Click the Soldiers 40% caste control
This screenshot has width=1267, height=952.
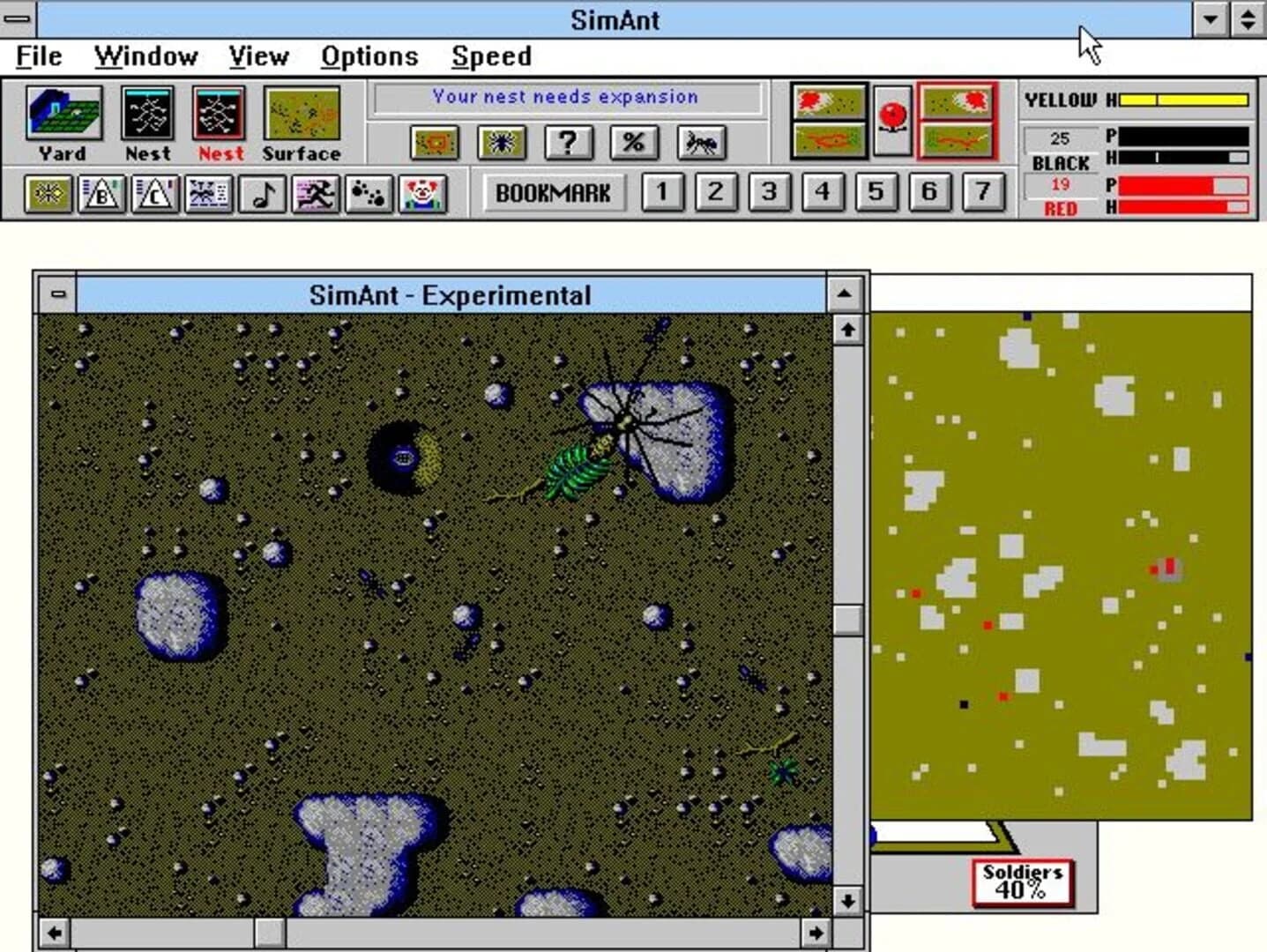pos(1021,881)
